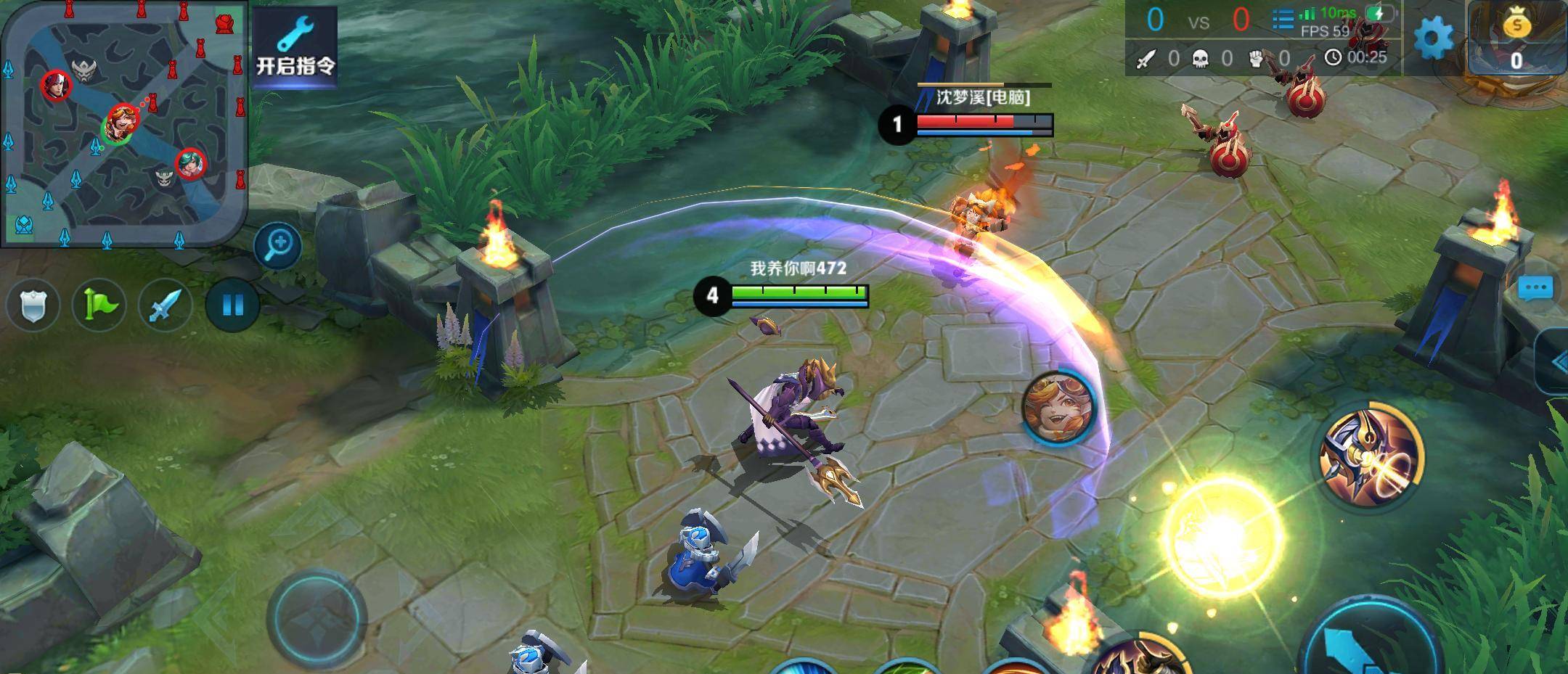Screen dimensions: 1568x674
Task: Open the minimap
Action: [x=123, y=123]
